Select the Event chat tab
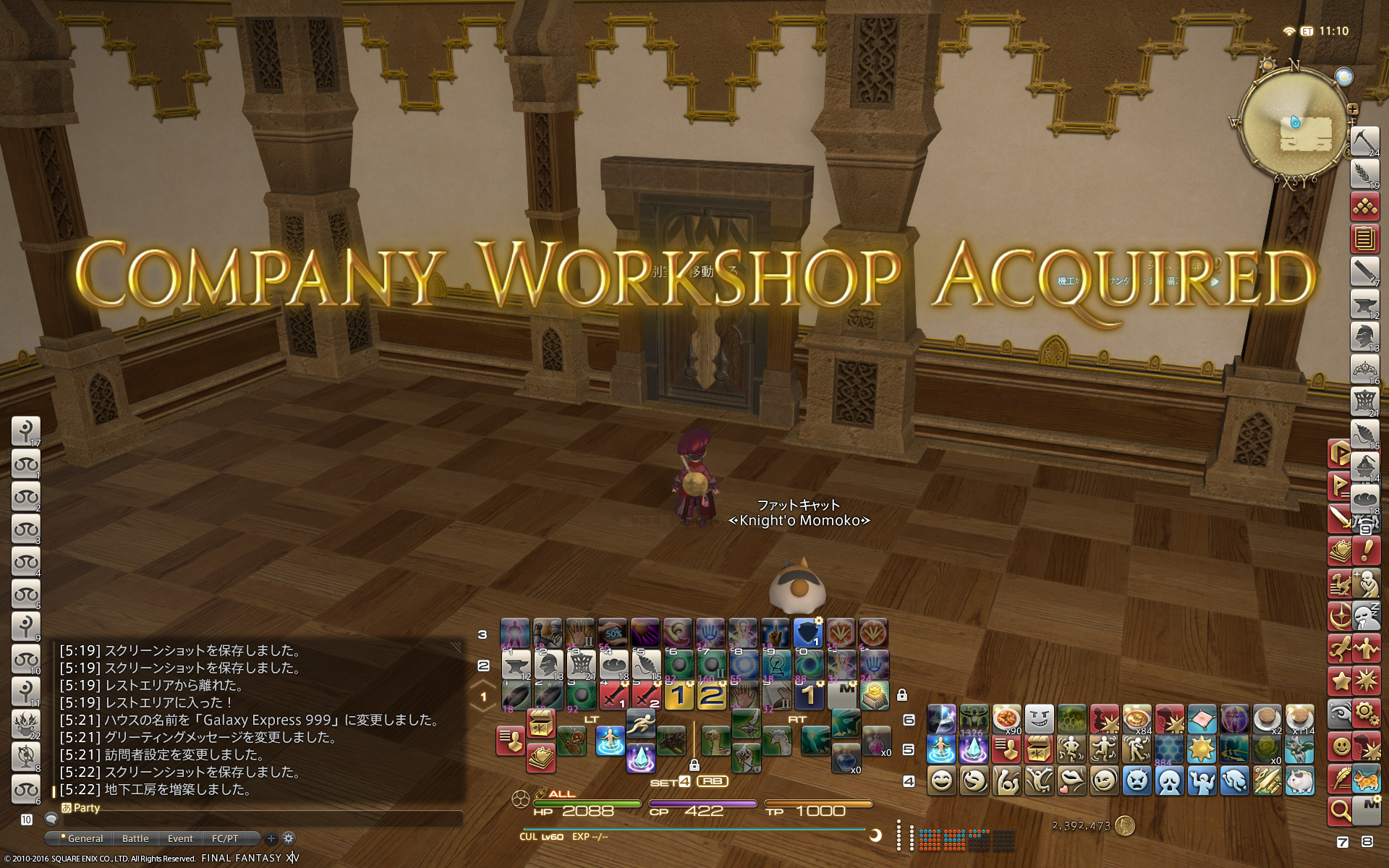 180,838
